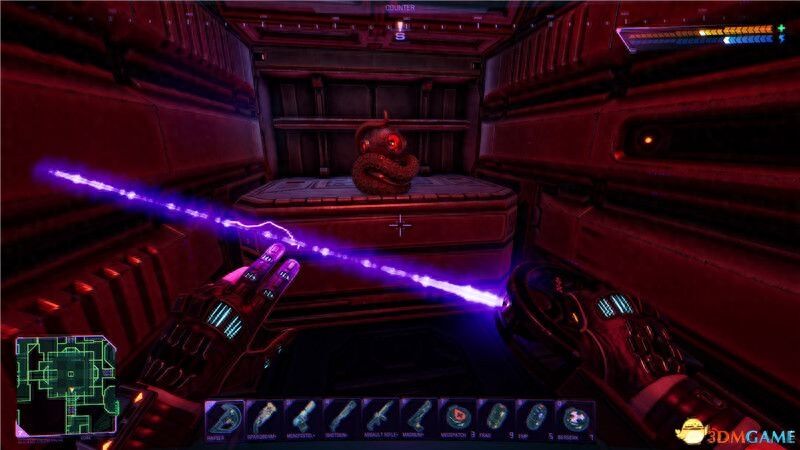The width and height of the screenshot is (800, 450).
Task: Equip the Sparqbeam weapon slot
Action: [264, 417]
